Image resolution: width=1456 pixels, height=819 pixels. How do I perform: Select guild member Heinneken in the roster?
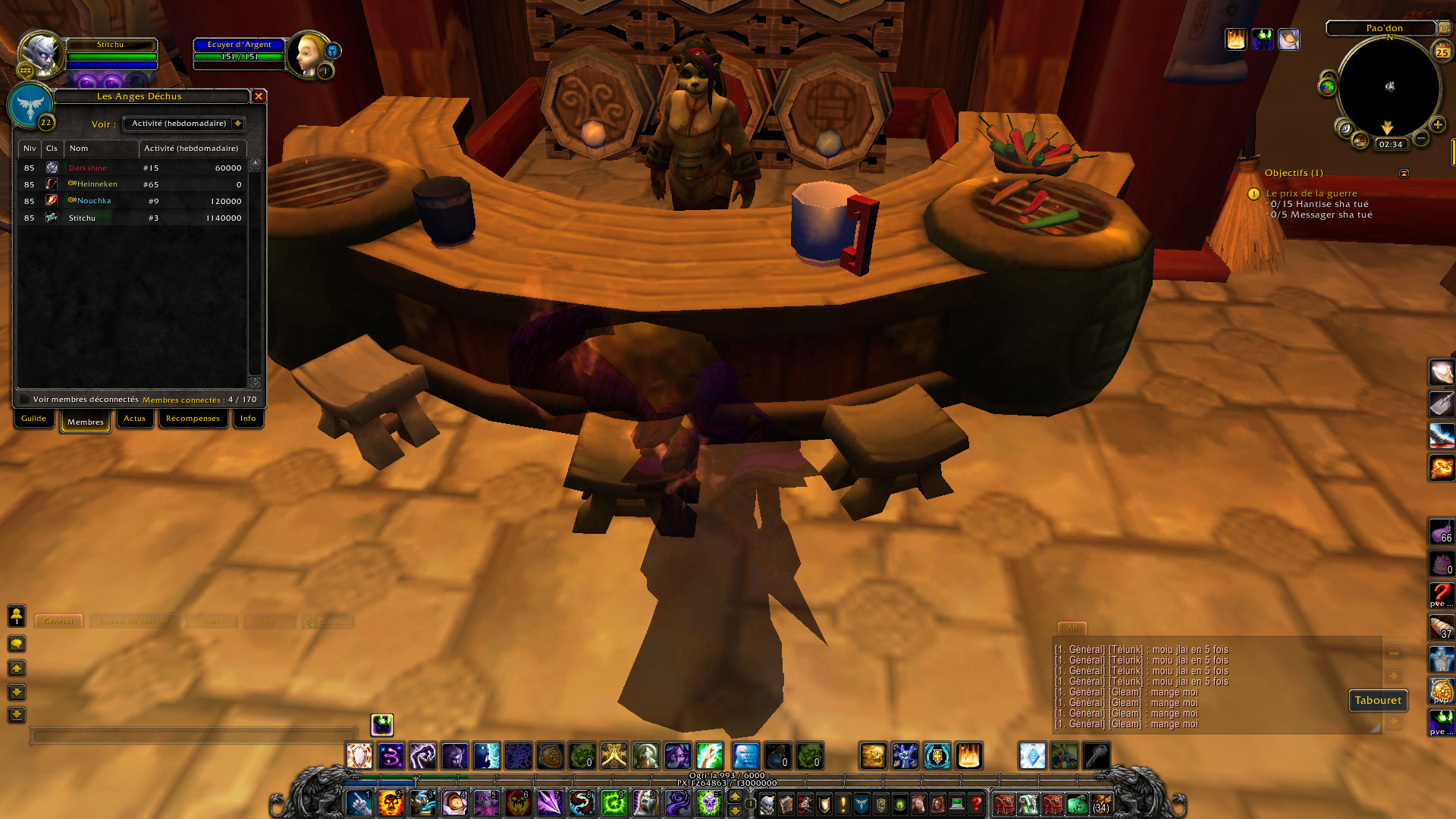97,184
